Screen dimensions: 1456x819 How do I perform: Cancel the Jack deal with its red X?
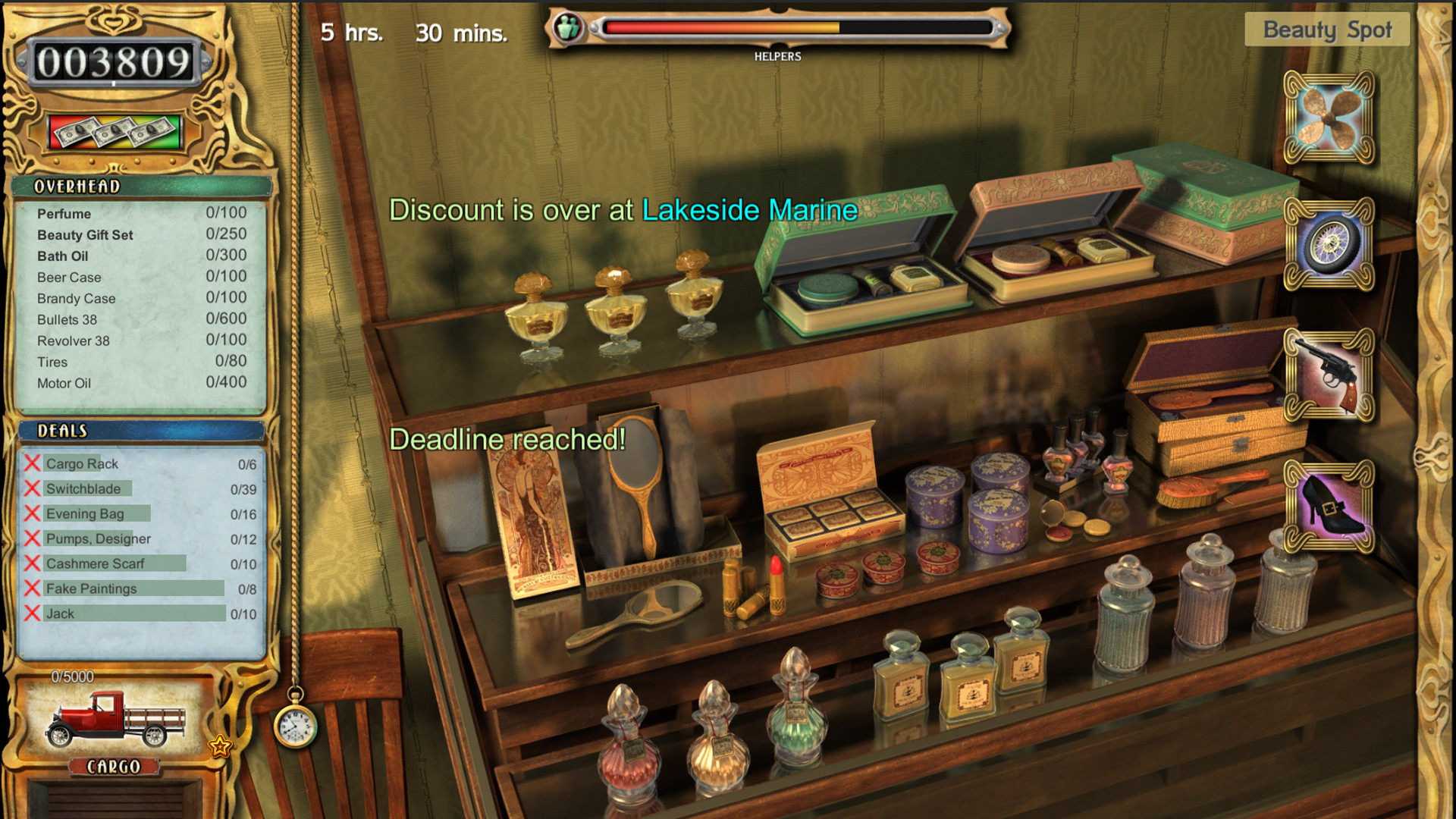(x=32, y=613)
